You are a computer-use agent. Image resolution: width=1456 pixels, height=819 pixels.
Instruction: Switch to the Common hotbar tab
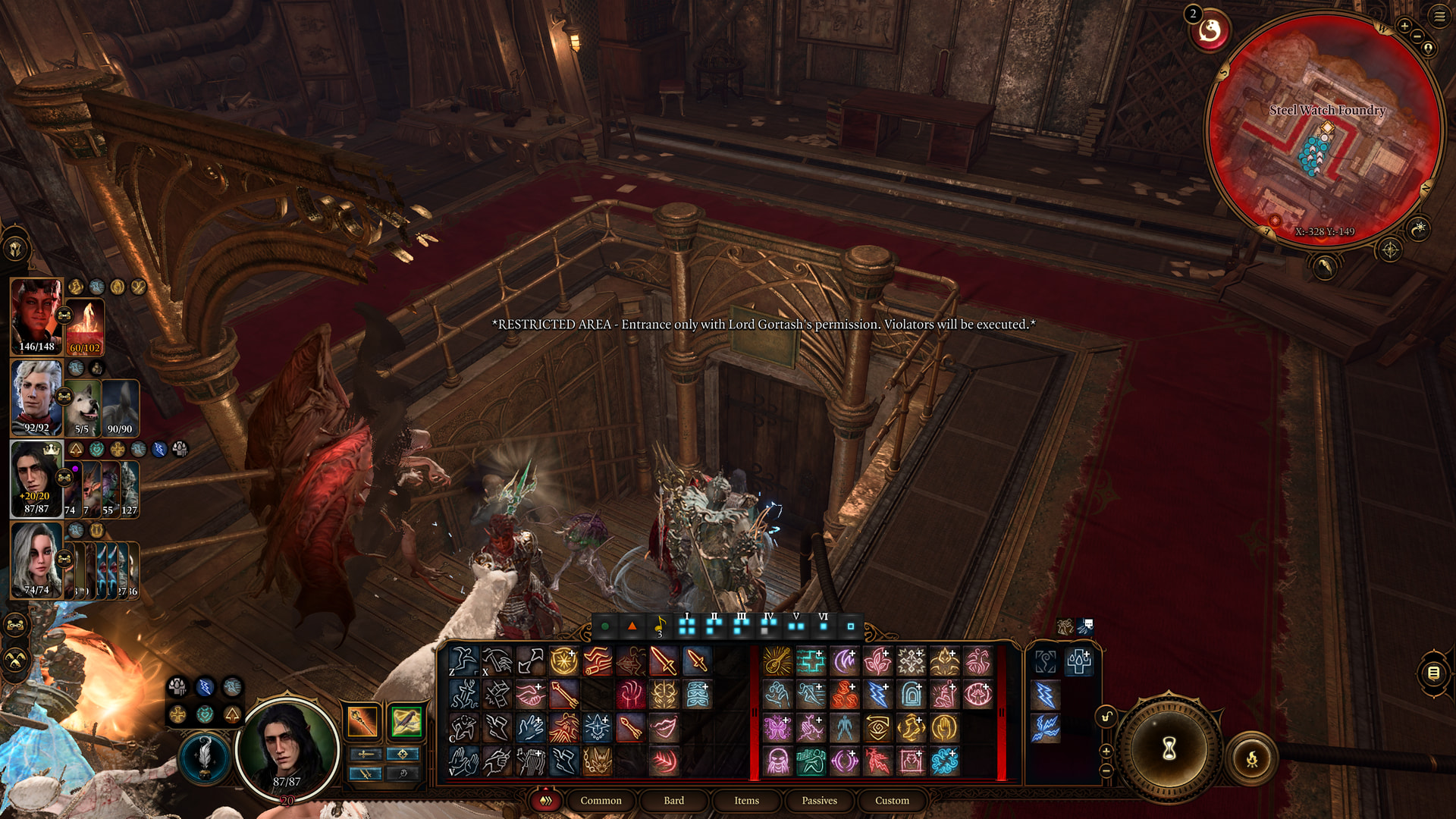601,800
